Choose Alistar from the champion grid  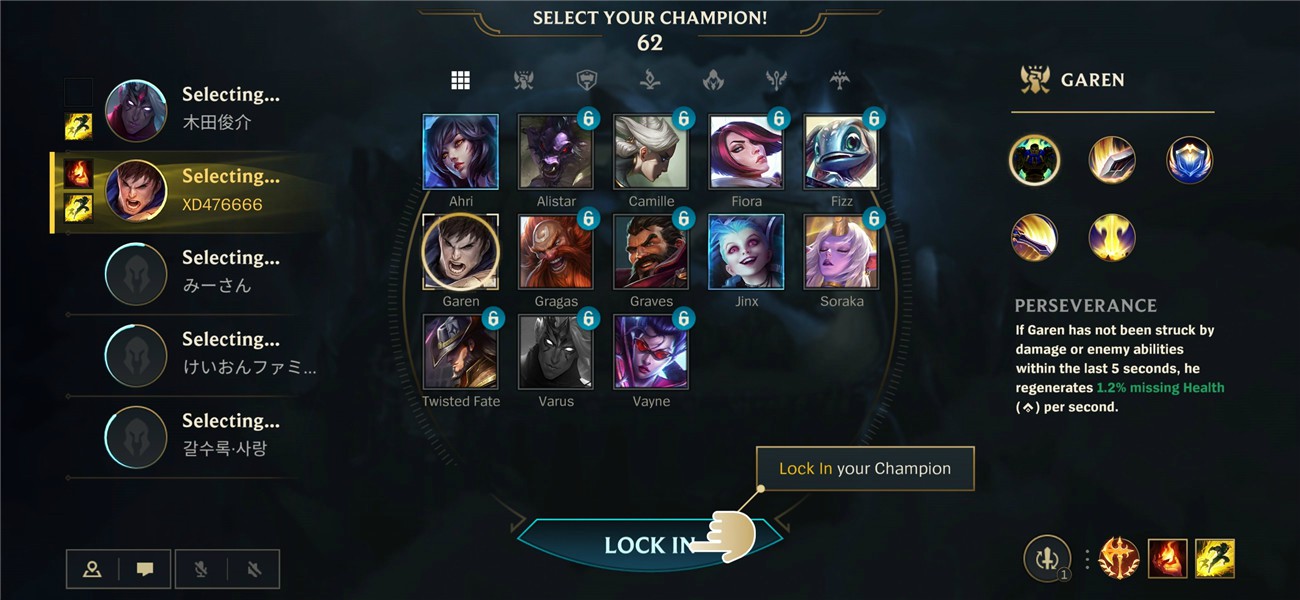click(x=555, y=152)
